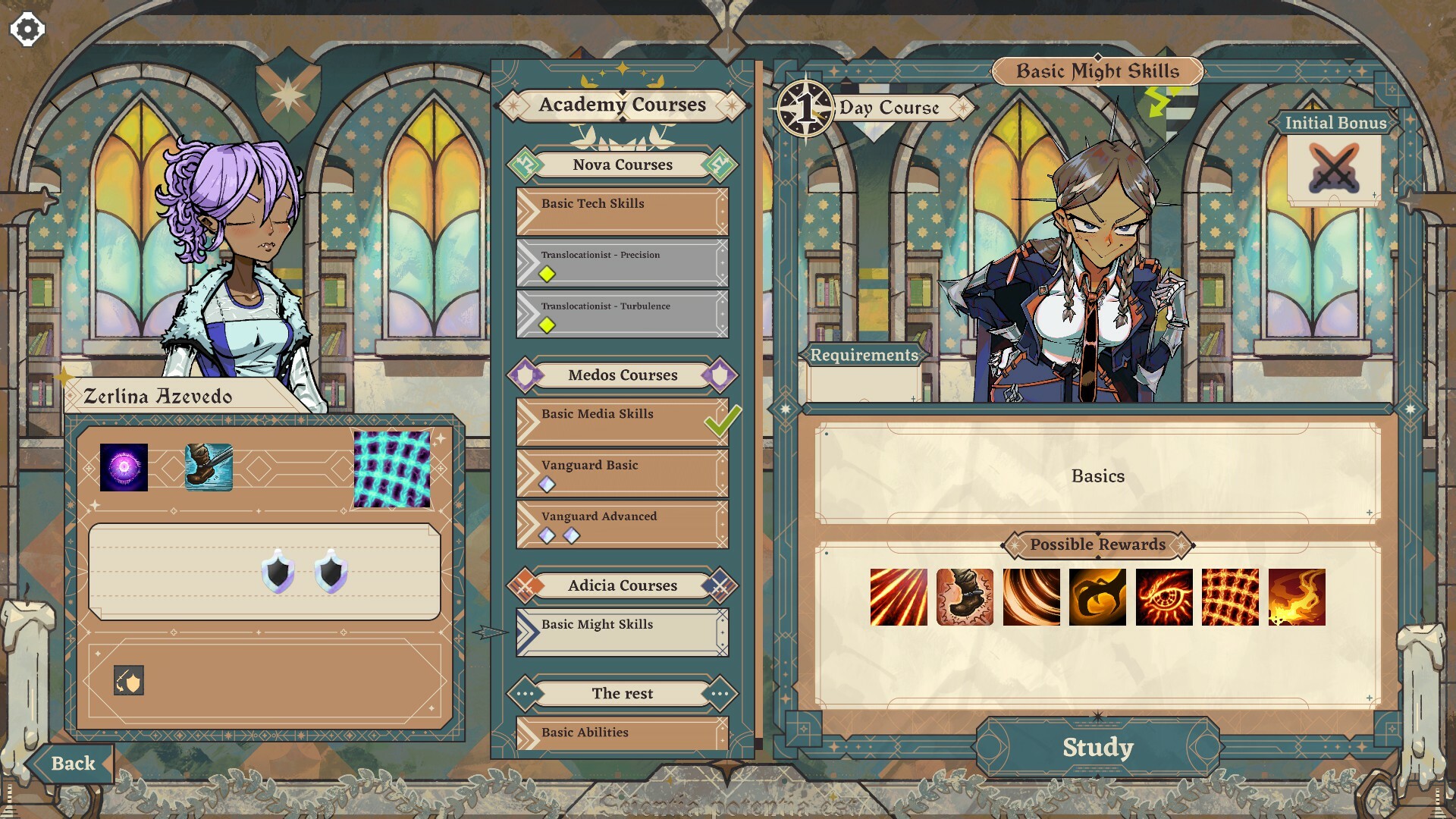Expand the Nova Courses section

pos(622,164)
